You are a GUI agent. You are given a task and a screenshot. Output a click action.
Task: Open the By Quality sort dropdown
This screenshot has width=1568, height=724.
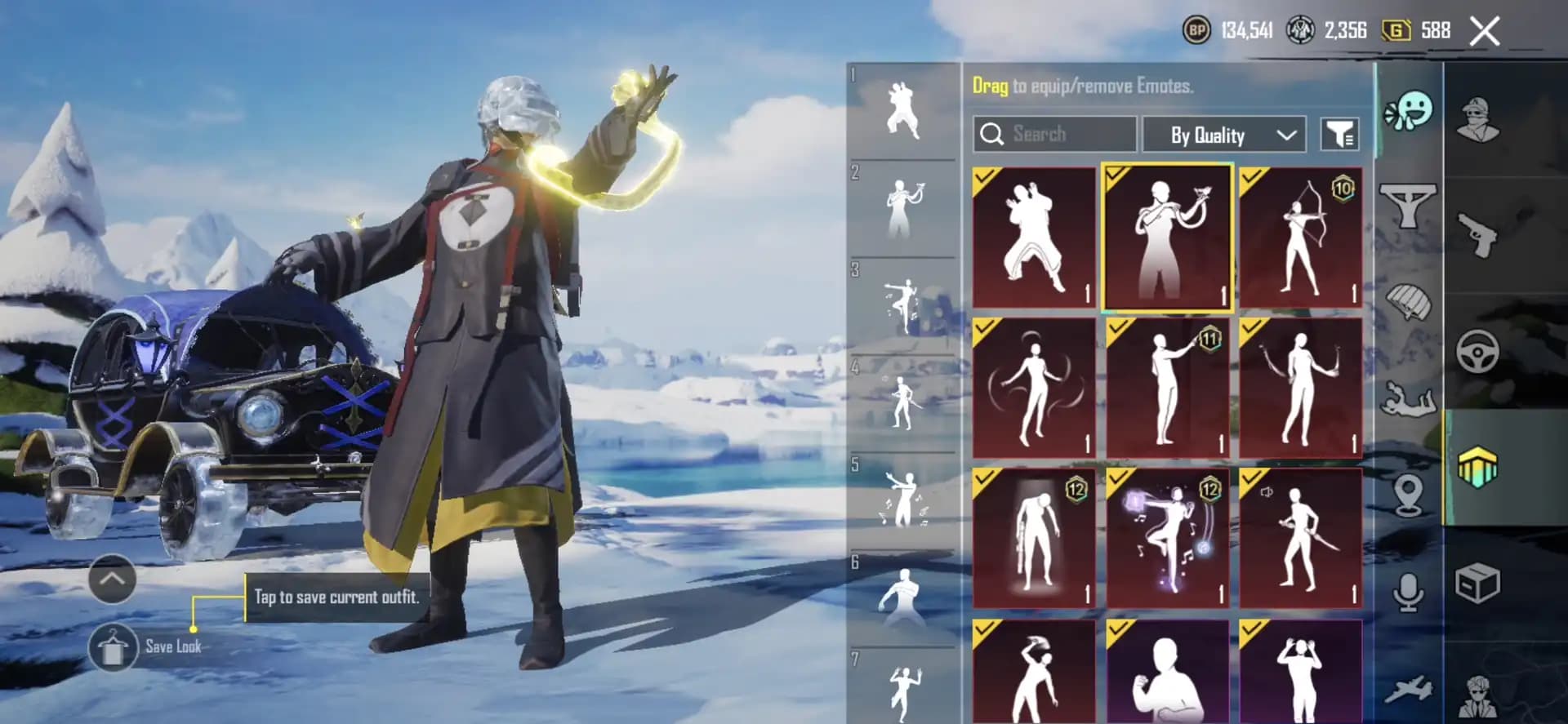[x=1223, y=135]
